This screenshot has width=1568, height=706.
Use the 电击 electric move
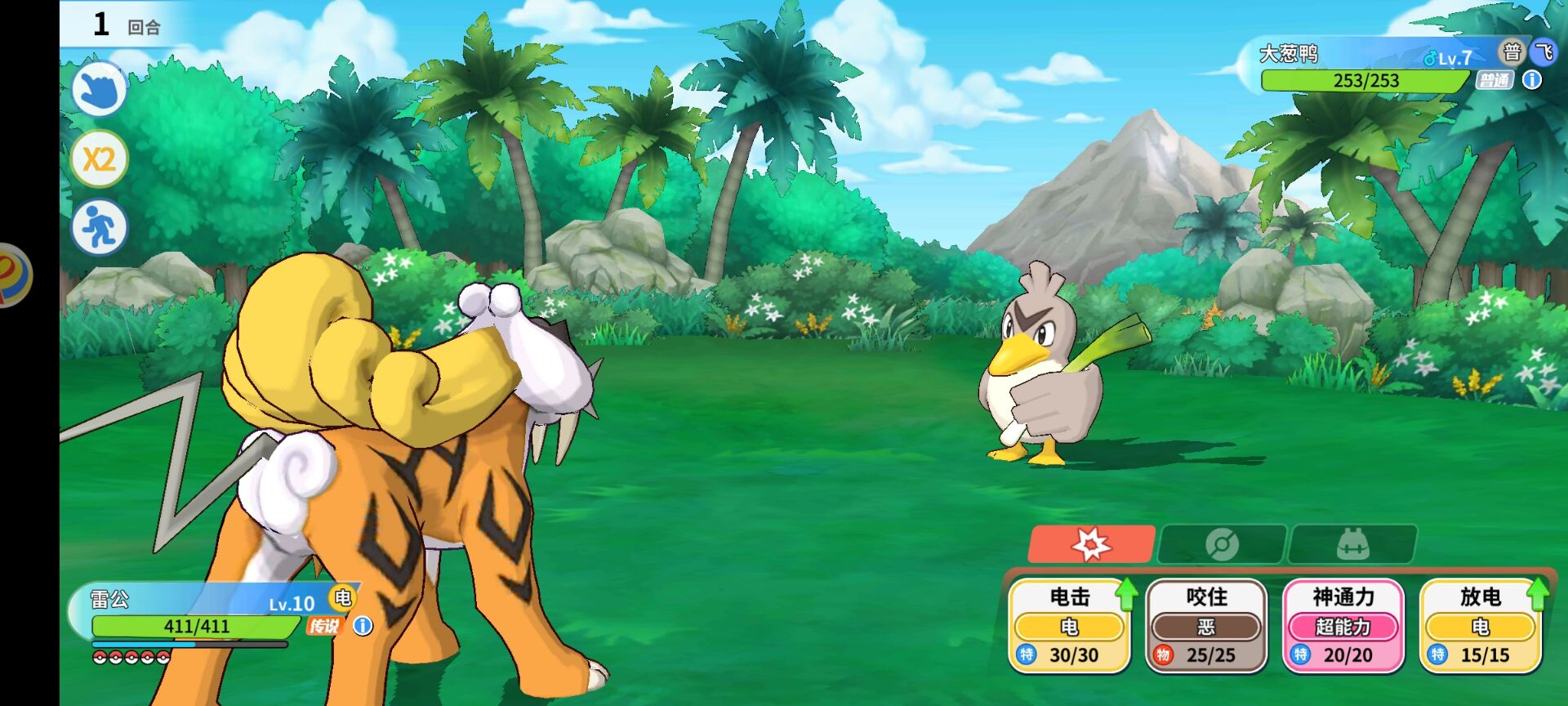1069,626
